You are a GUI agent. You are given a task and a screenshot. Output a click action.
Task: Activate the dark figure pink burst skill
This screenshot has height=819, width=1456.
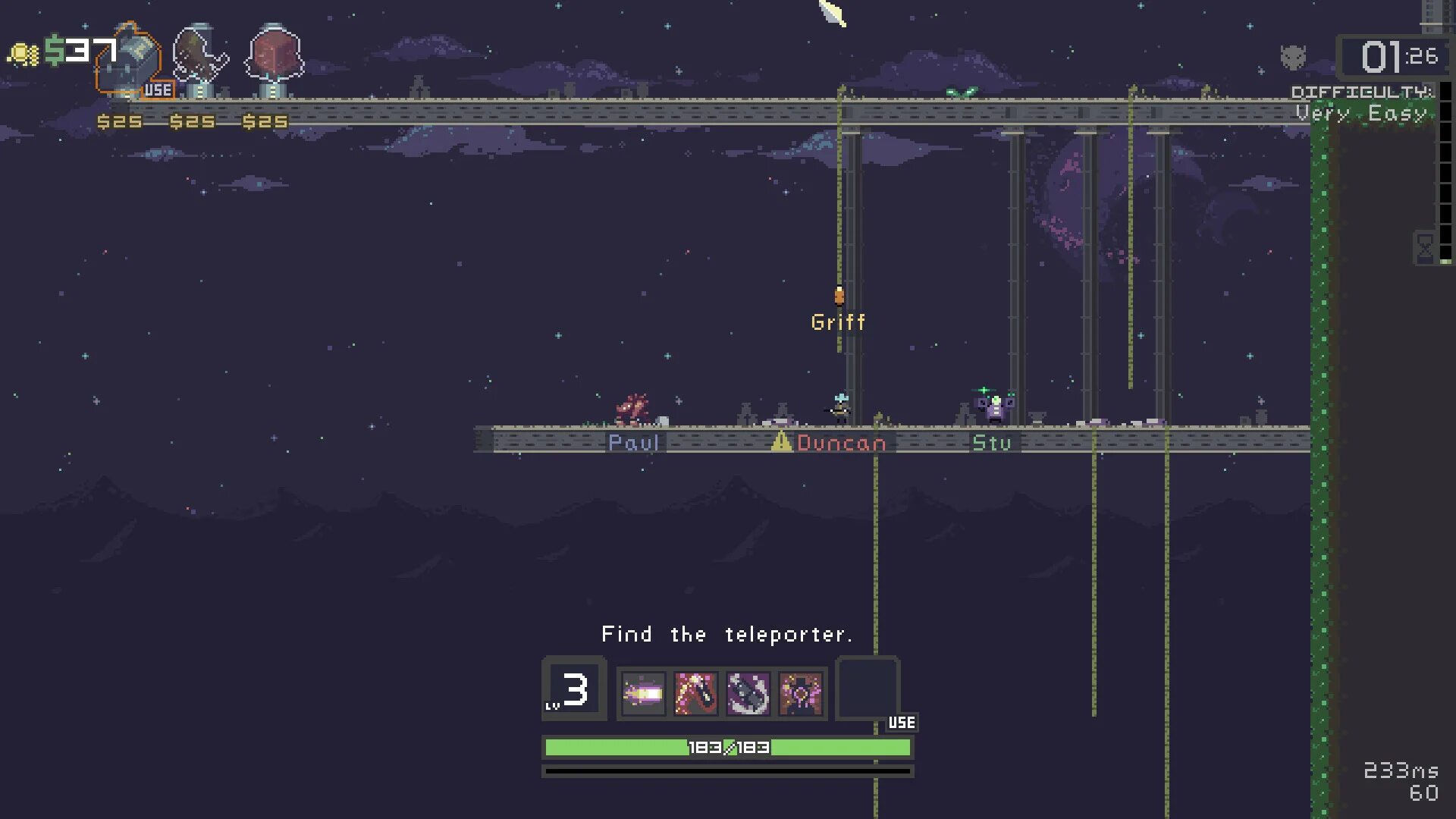801,693
